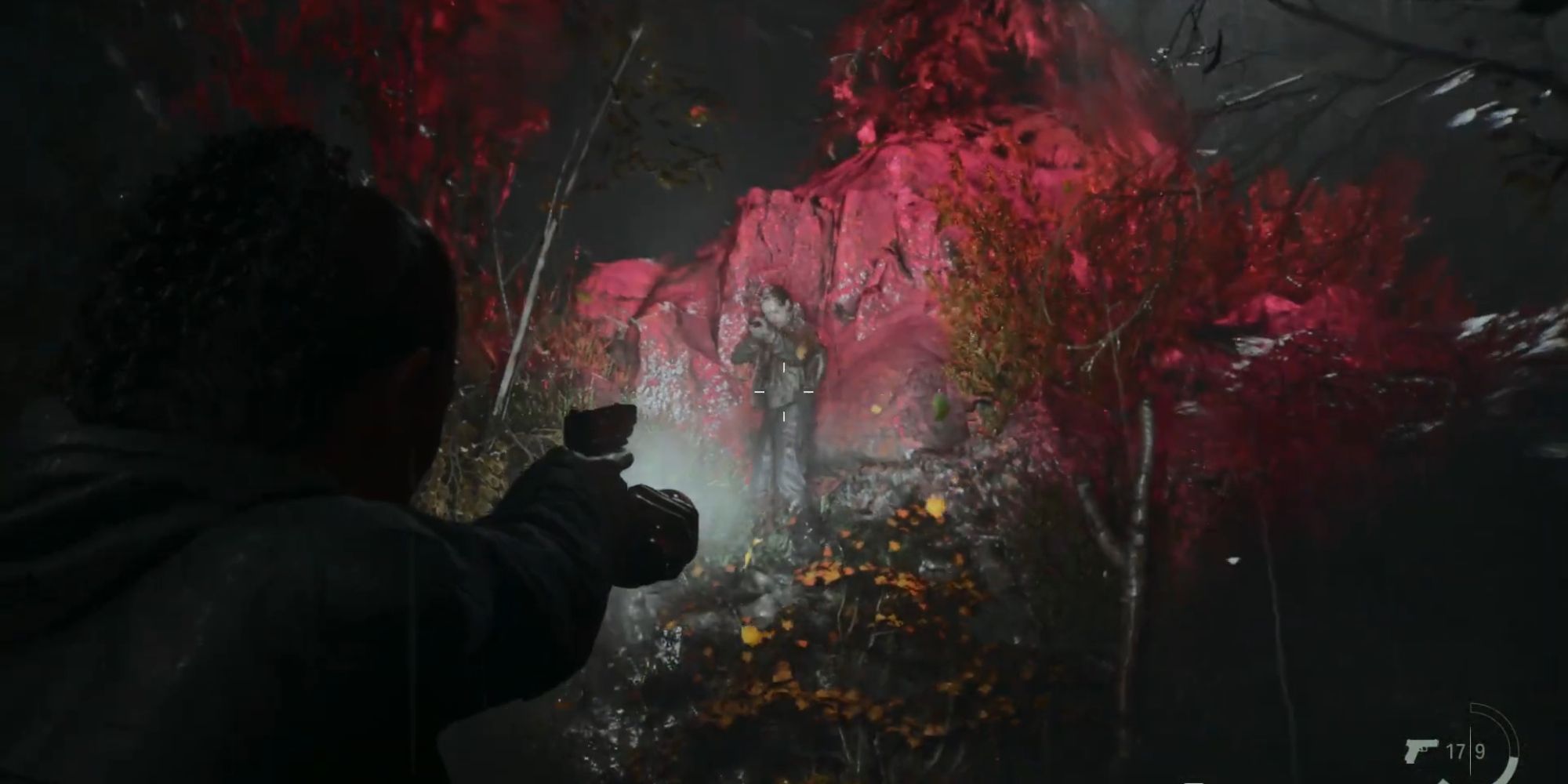Click the right tick mark of the reticle
Screen dimensions: 1568x784
pos(808,391)
